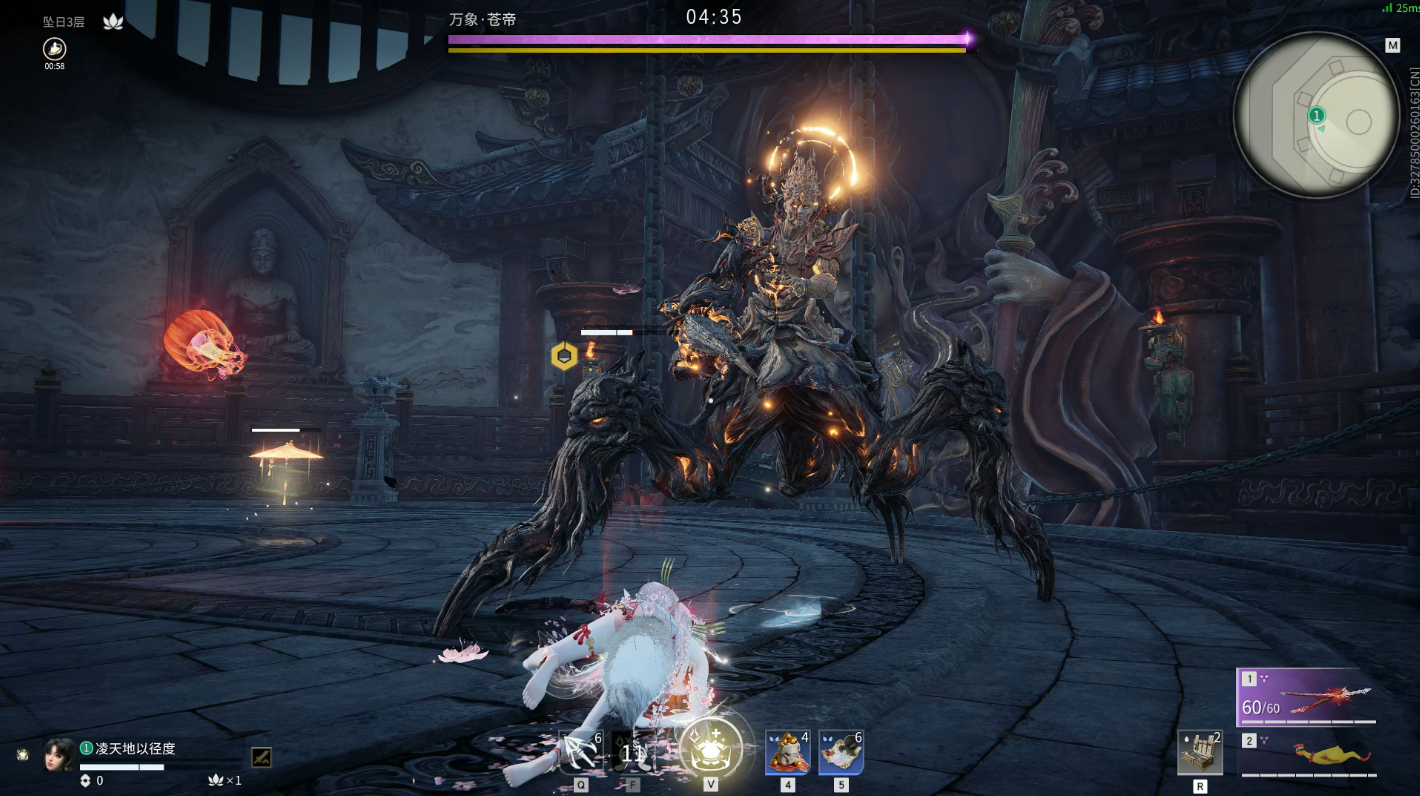Activate the glowing ultimate ability icon
This screenshot has width=1420, height=796.
pyautogui.click(x=711, y=748)
